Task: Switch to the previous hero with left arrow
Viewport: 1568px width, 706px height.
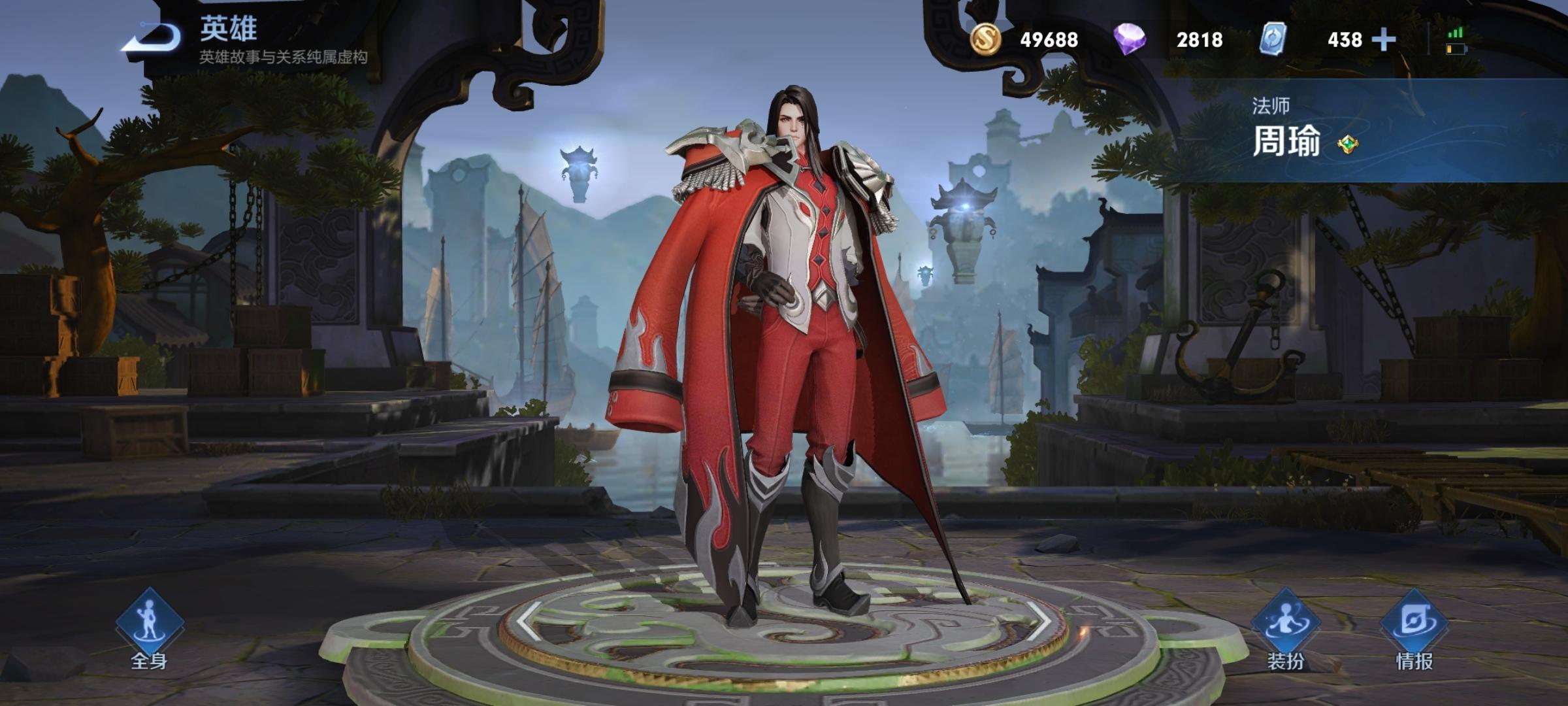Action: tap(529, 620)
